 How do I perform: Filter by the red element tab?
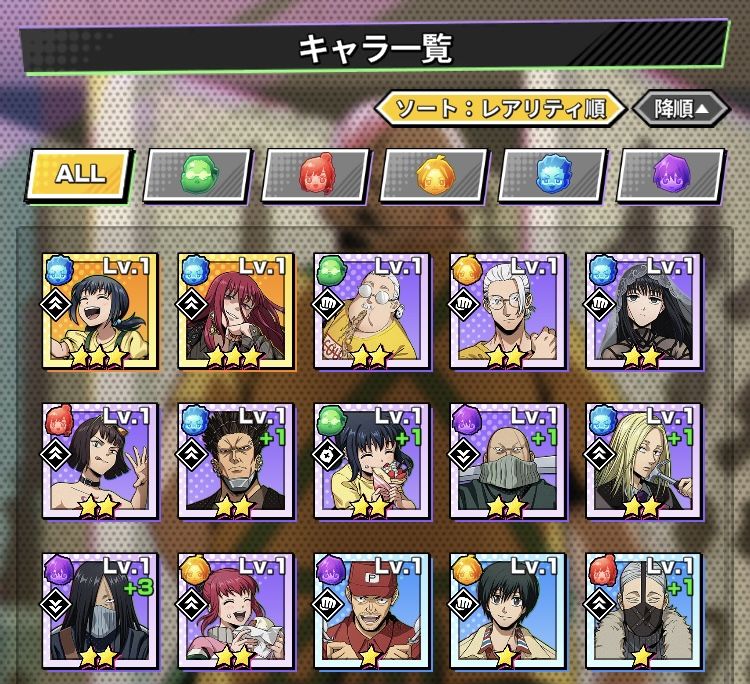click(314, 175)
